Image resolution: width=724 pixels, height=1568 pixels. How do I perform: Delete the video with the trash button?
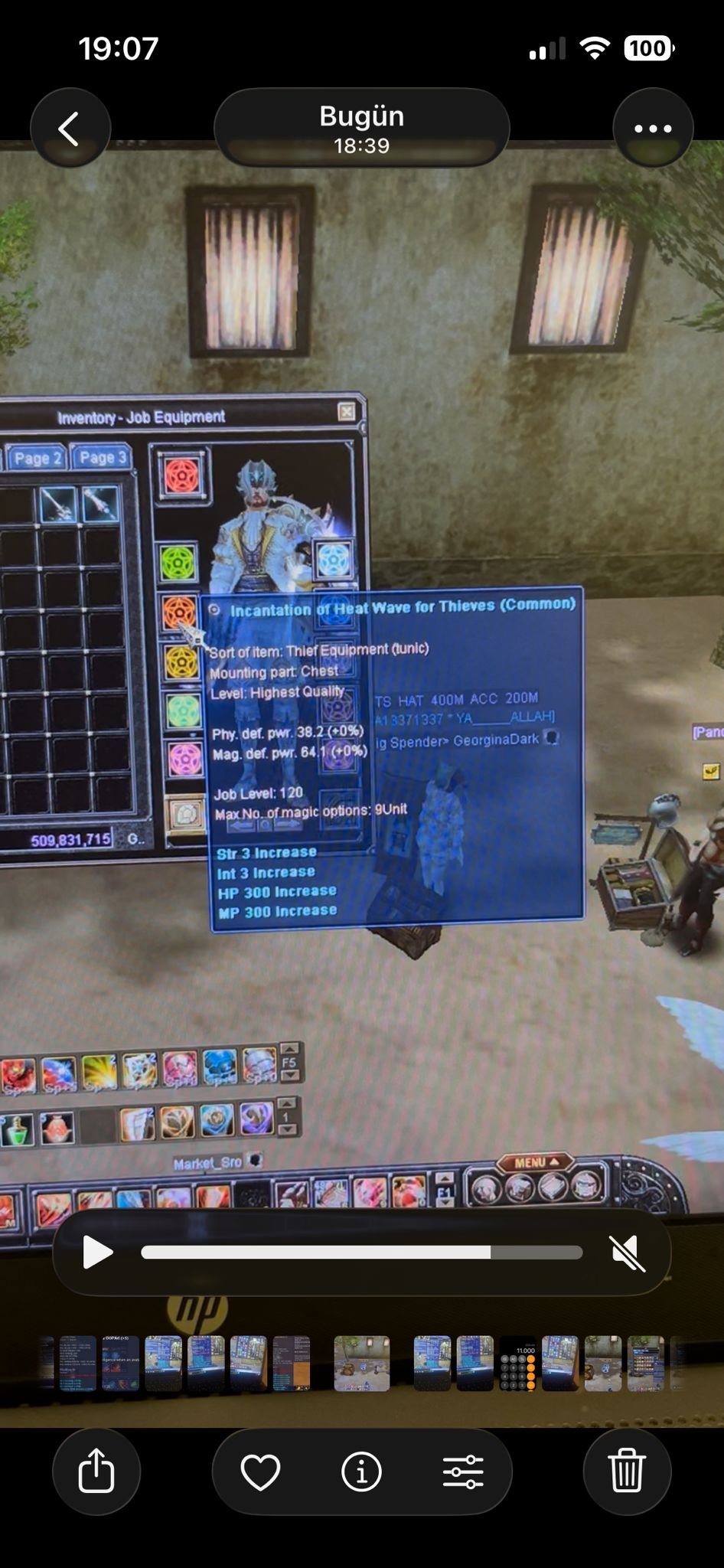(x=627, y=1471)
